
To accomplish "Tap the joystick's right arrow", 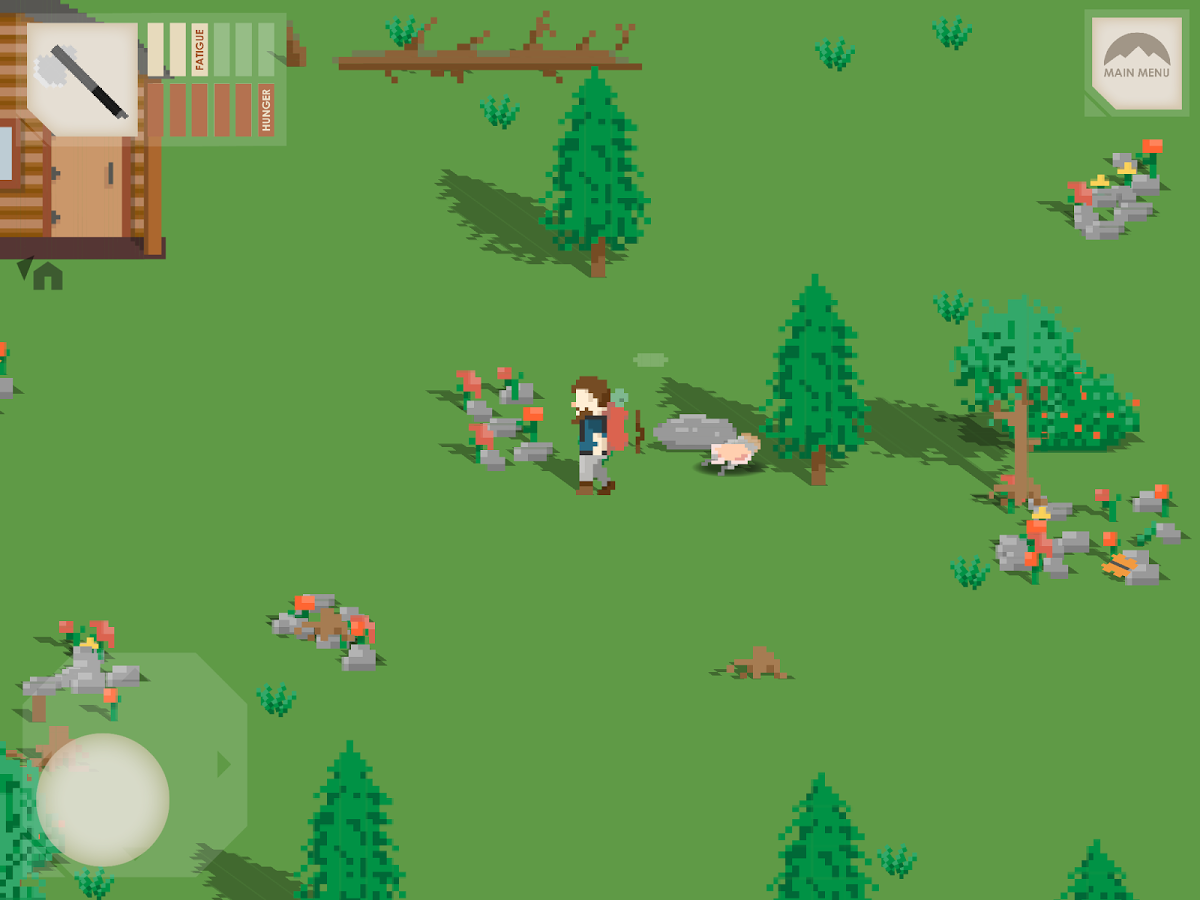I will 224,765.
